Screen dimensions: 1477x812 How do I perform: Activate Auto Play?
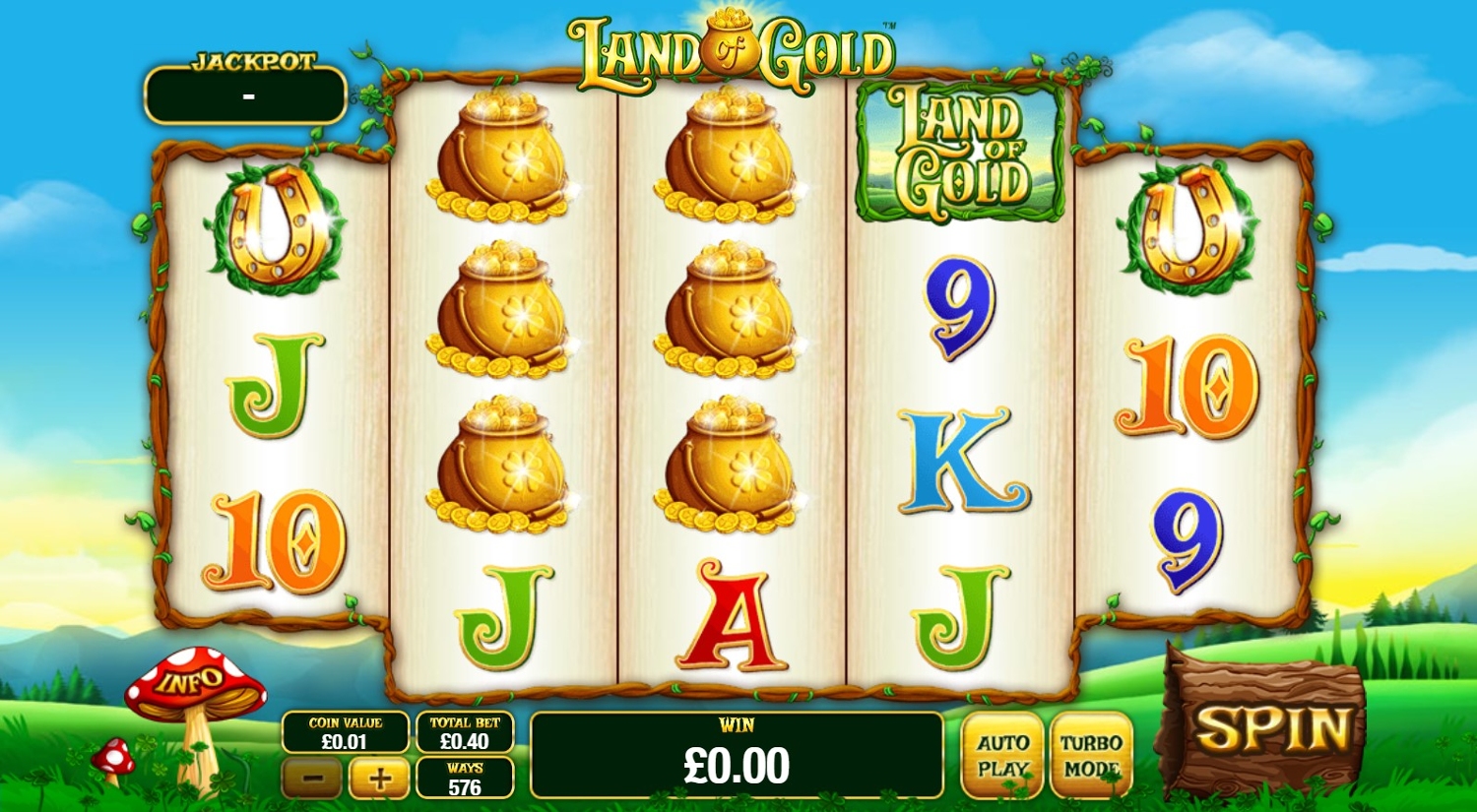(1002, 756)
